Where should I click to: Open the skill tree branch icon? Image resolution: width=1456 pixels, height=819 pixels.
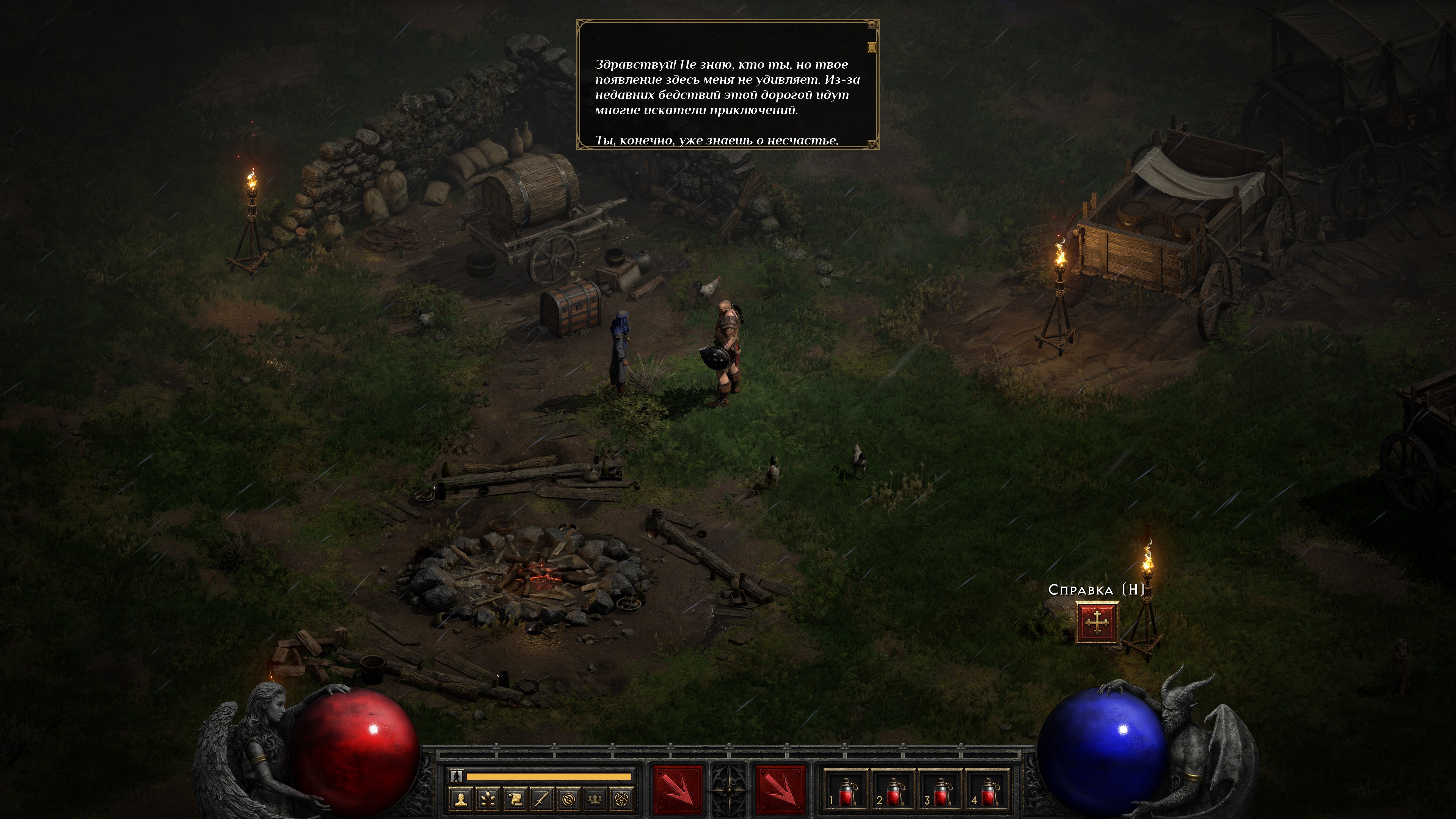488,799
